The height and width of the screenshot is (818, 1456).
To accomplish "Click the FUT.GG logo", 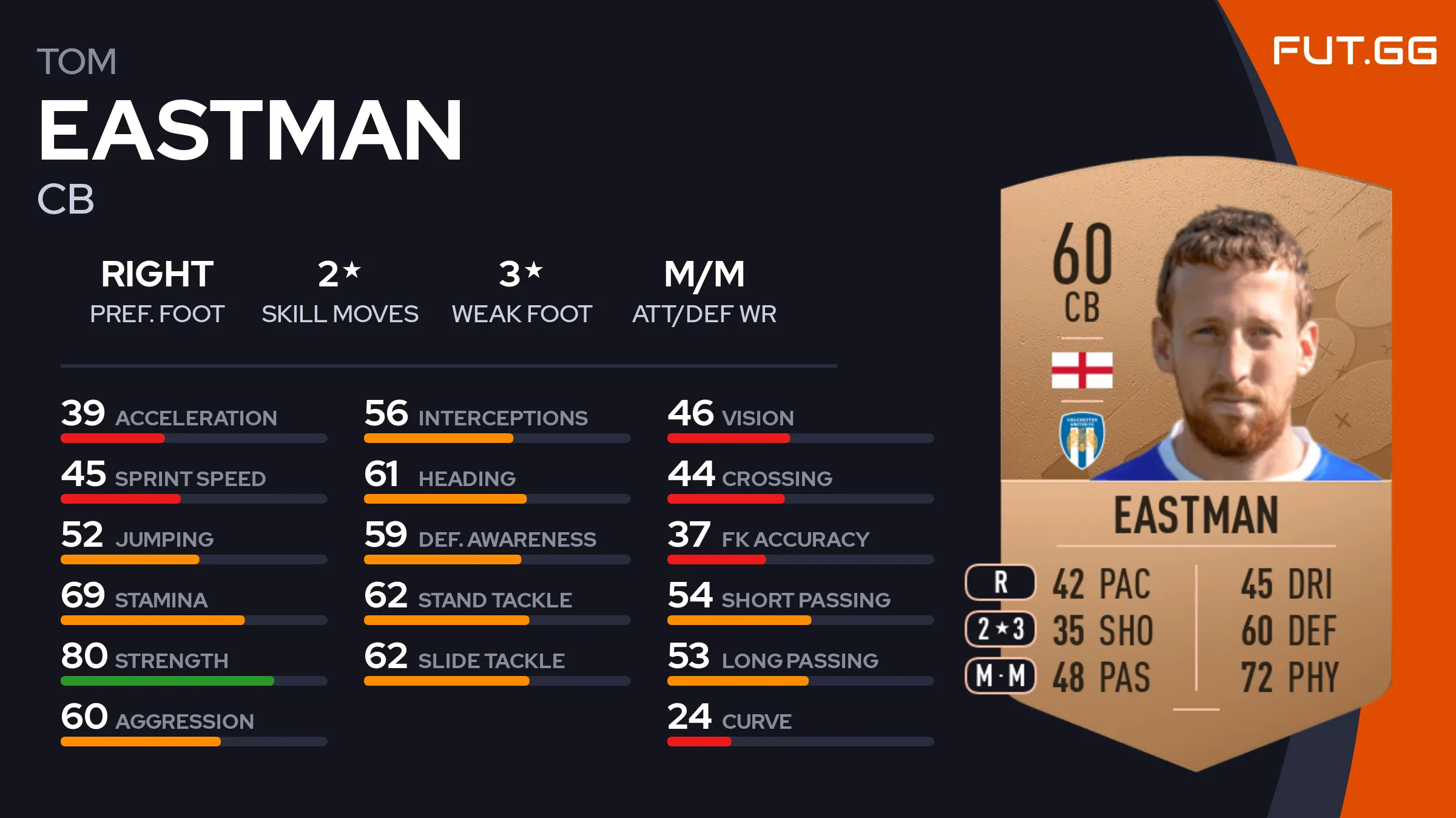I will pos(1354,50).
